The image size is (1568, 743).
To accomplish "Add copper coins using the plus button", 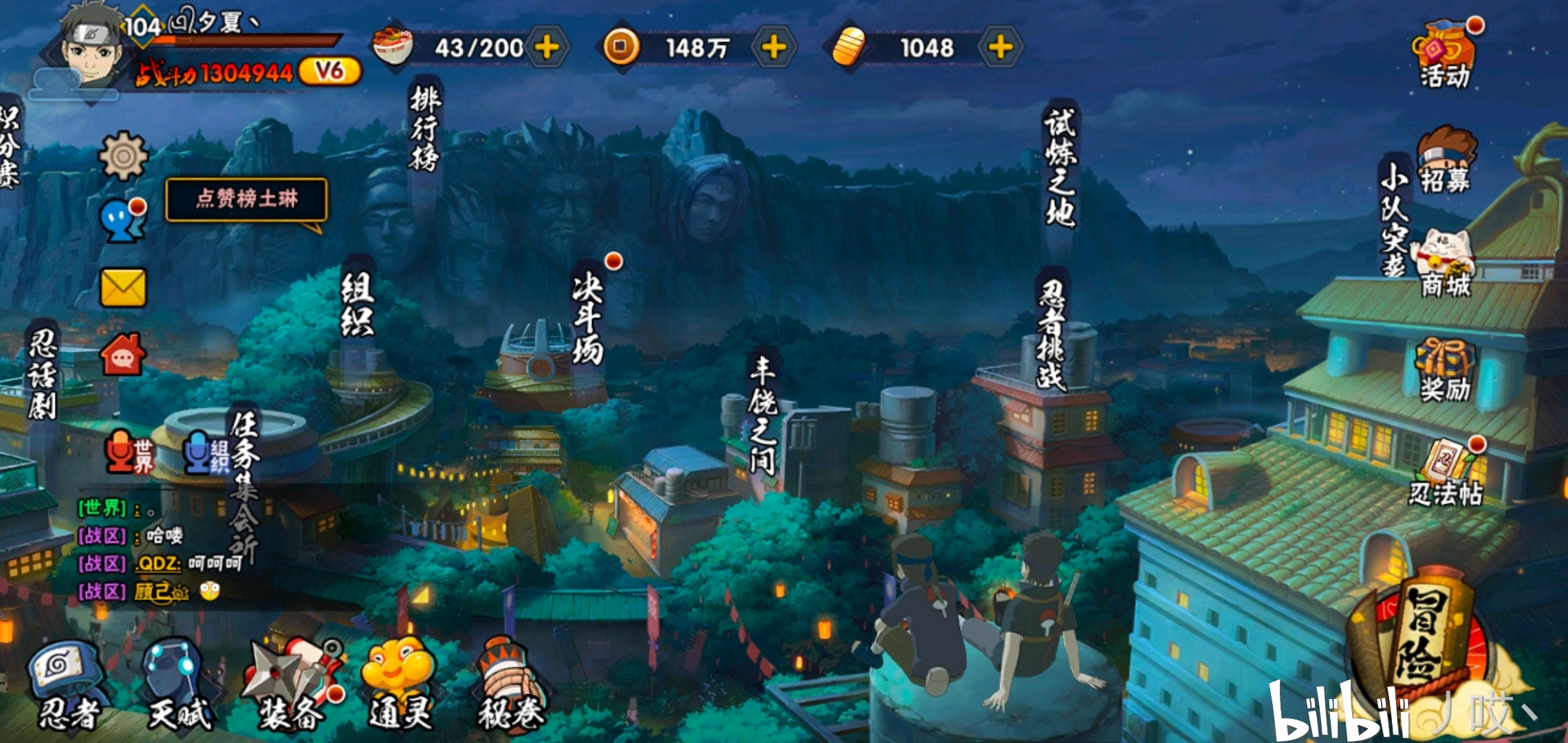I will coord(774,47).
